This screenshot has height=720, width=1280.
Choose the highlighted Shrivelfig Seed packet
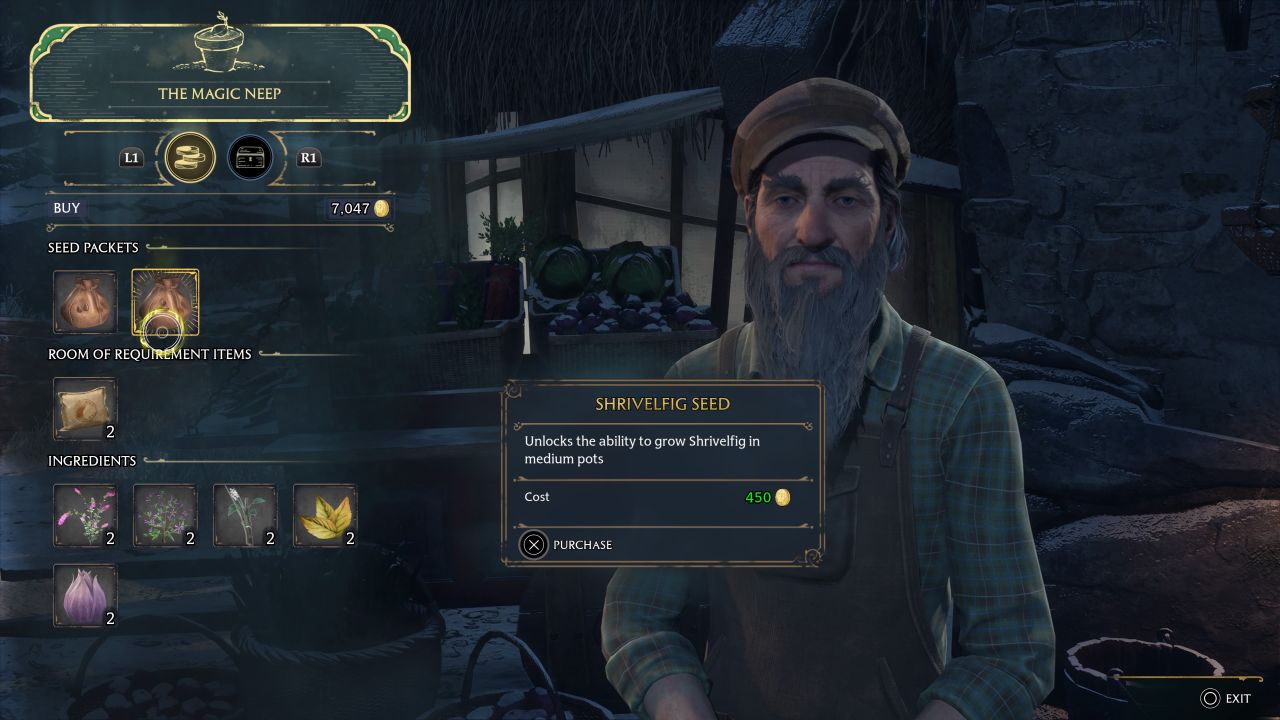(x=165, y=301)
